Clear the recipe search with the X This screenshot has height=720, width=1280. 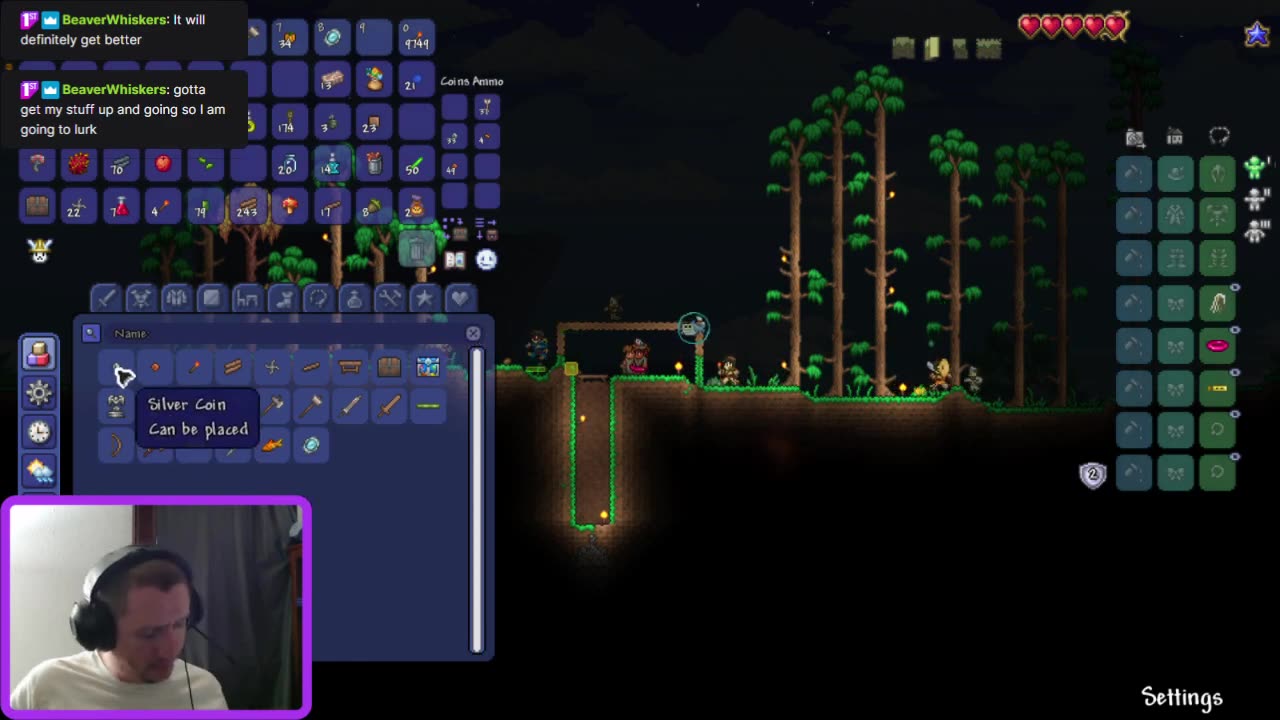473,333
